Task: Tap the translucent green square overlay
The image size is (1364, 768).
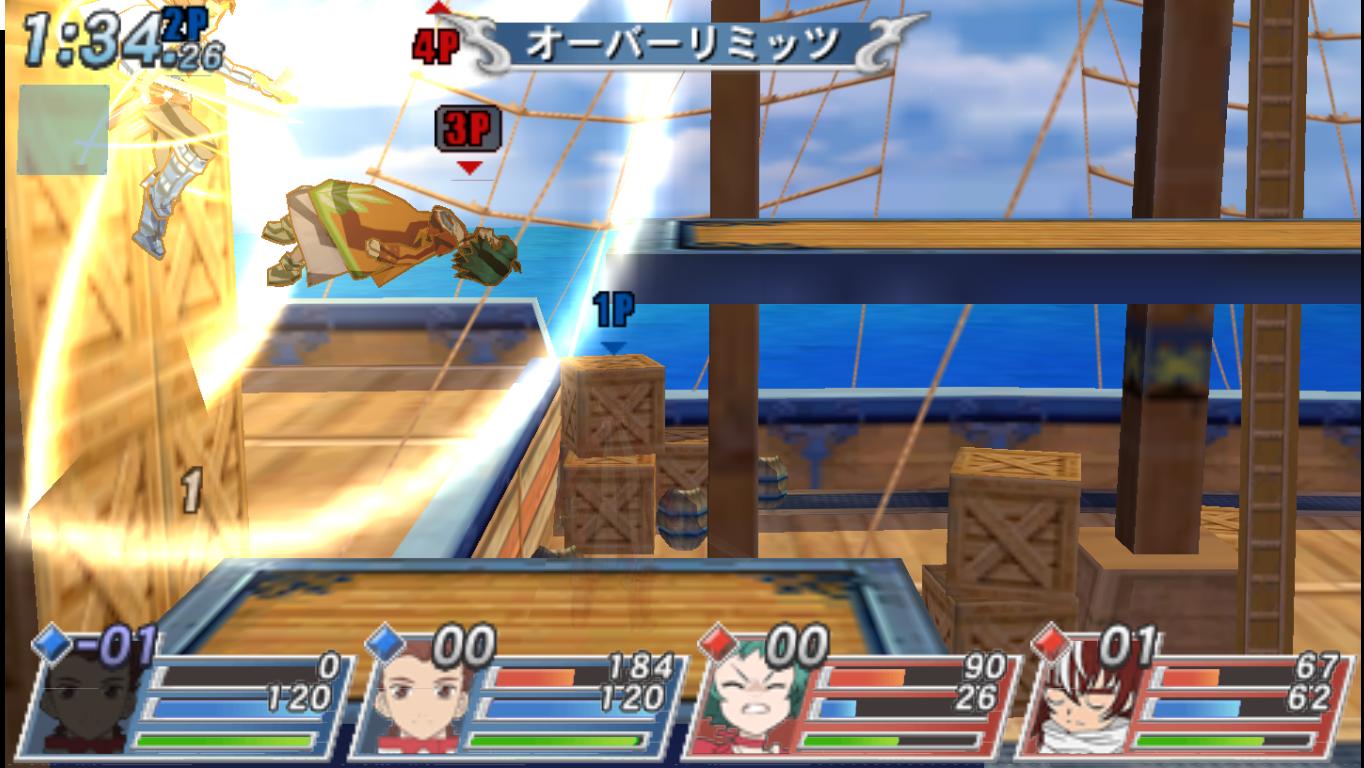Action: [63, 130]
